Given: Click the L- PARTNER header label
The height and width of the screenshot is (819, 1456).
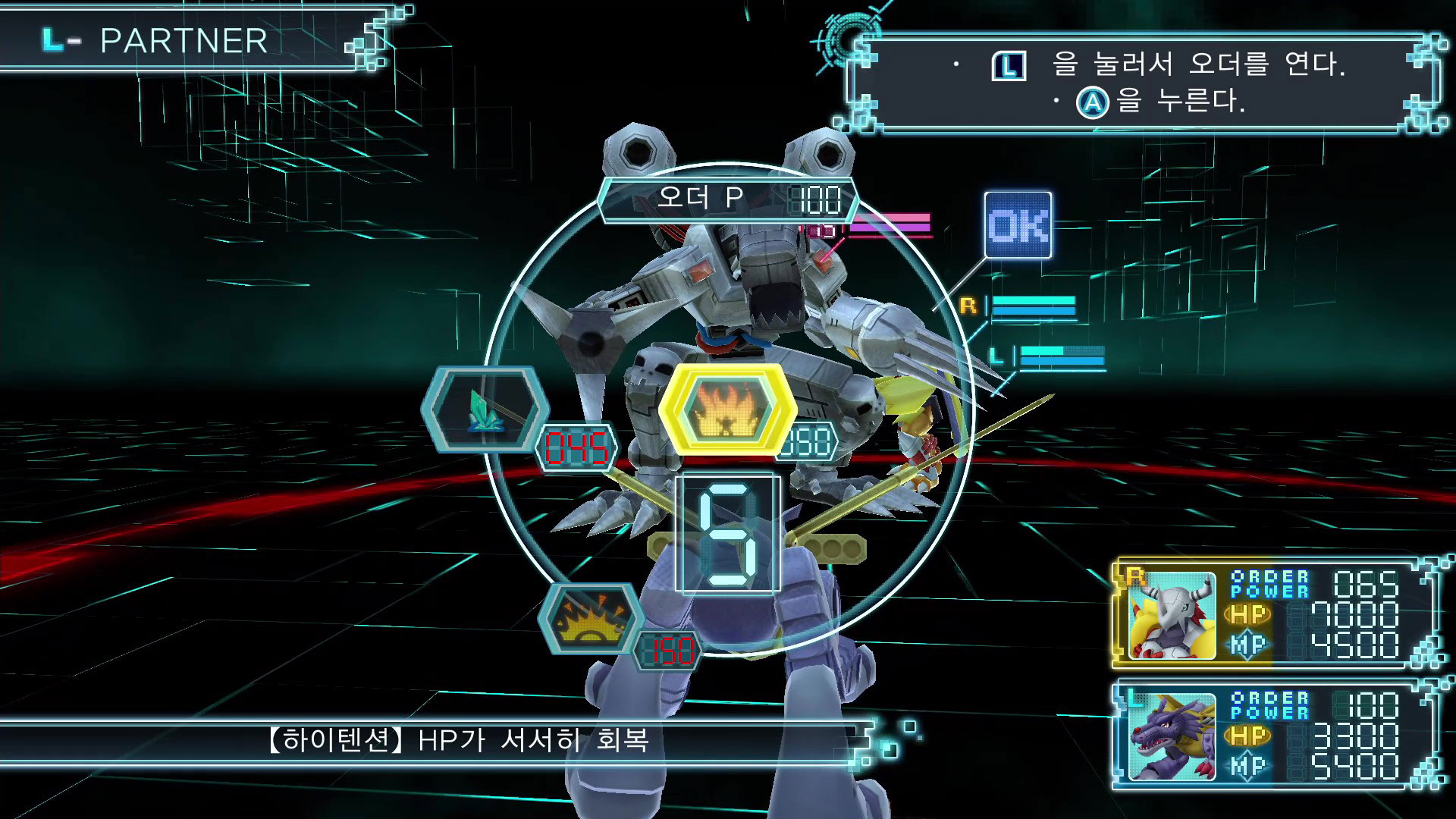Looking at the screenshot, I should tap(155, 40).
